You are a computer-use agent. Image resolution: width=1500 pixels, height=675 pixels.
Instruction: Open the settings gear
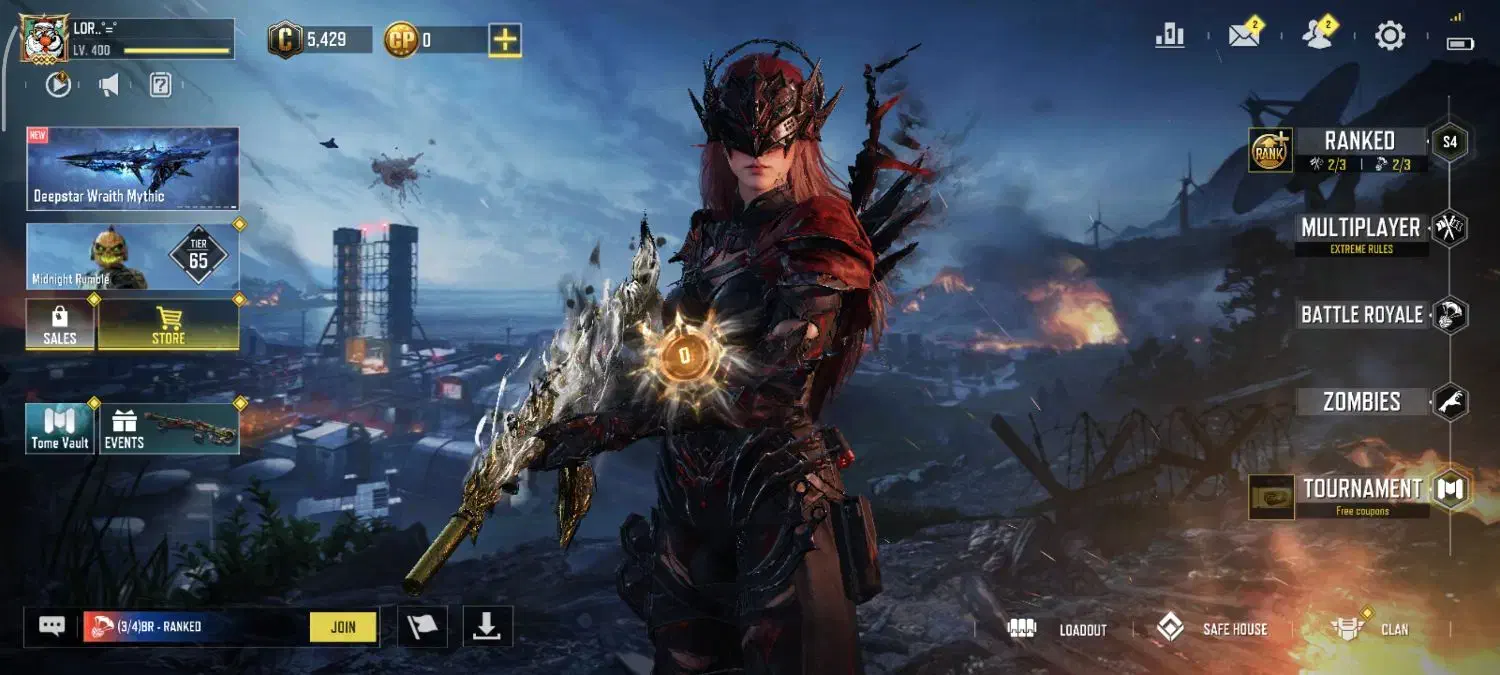tap(1390, 36)
